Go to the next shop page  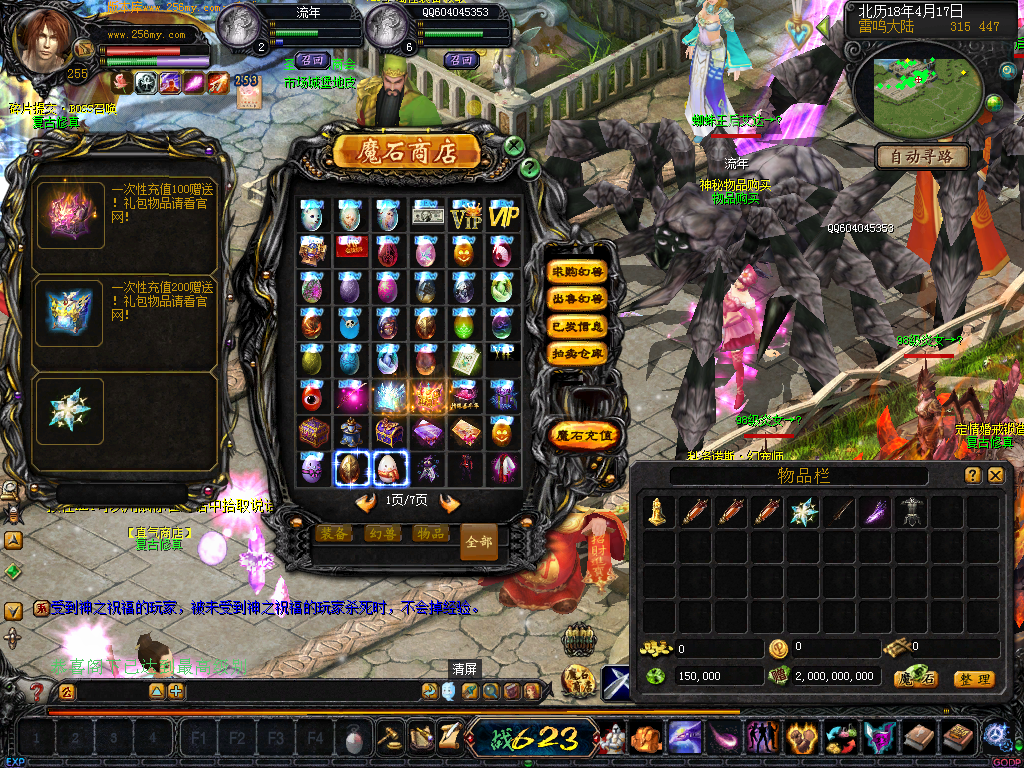449,503
